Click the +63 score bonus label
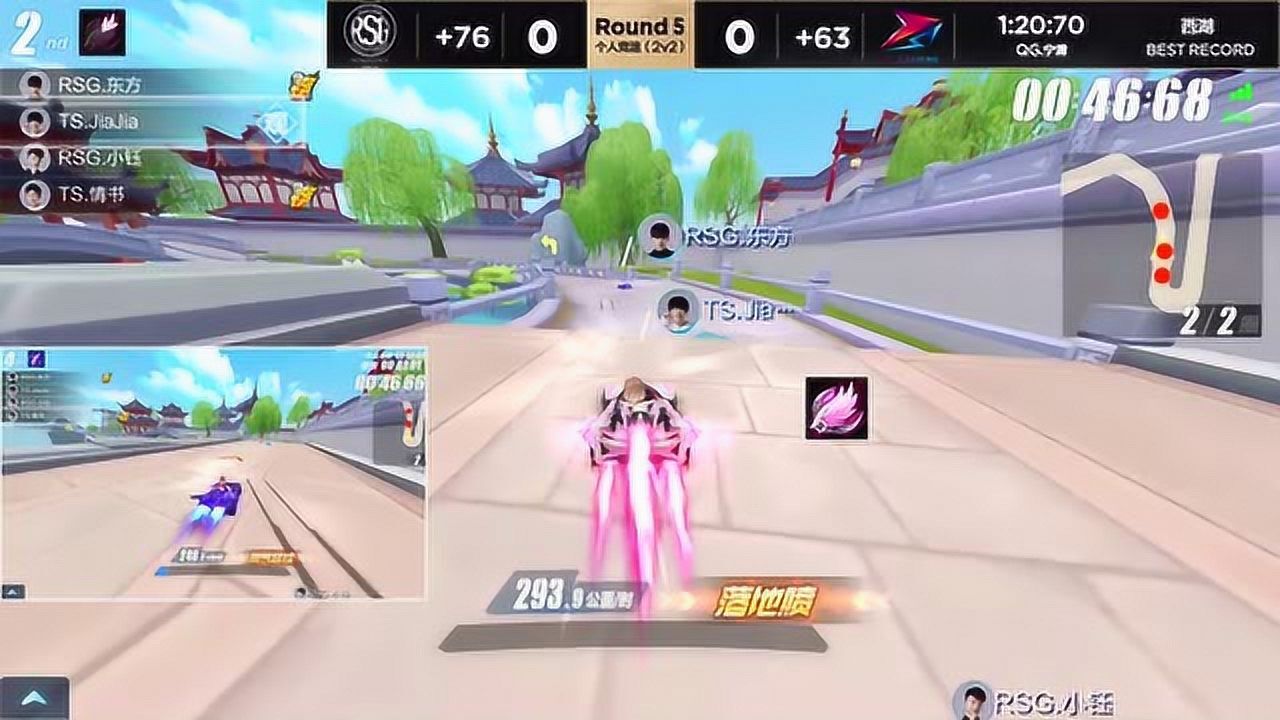The width and height of the screenshot is (1280, 720). pos(820,37)
